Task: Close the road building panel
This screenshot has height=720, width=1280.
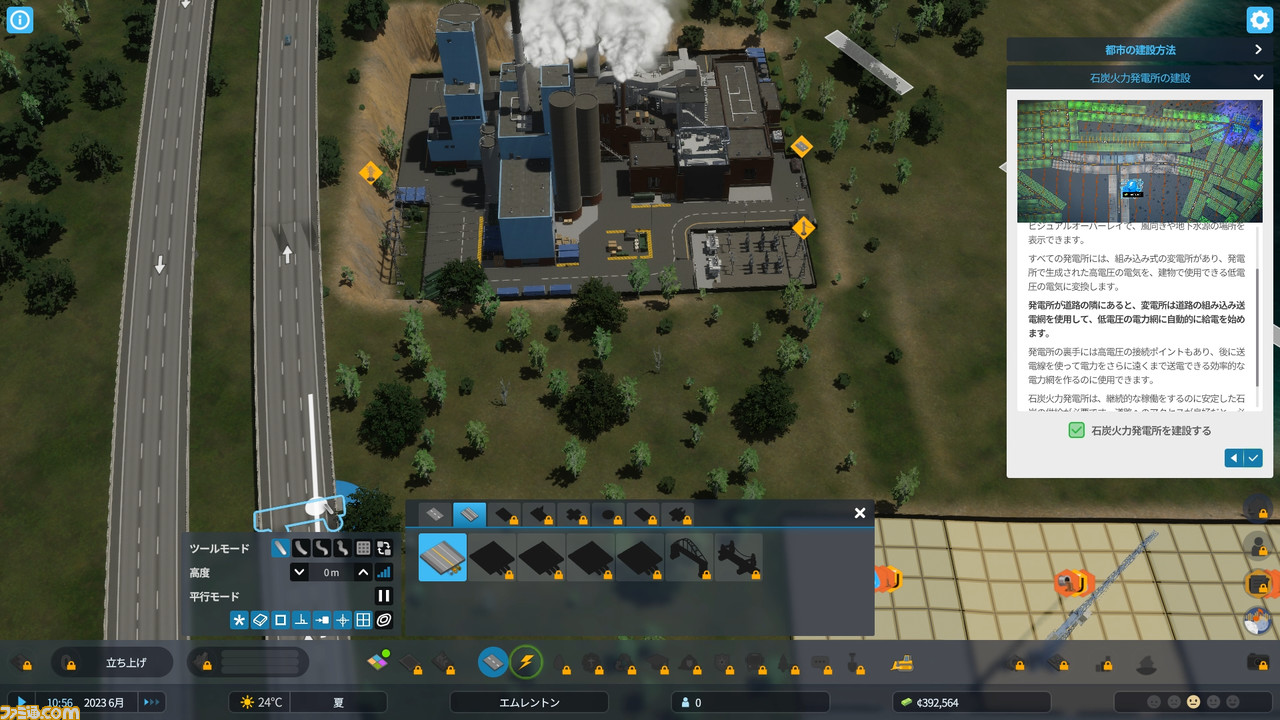Action: point(859,513)
